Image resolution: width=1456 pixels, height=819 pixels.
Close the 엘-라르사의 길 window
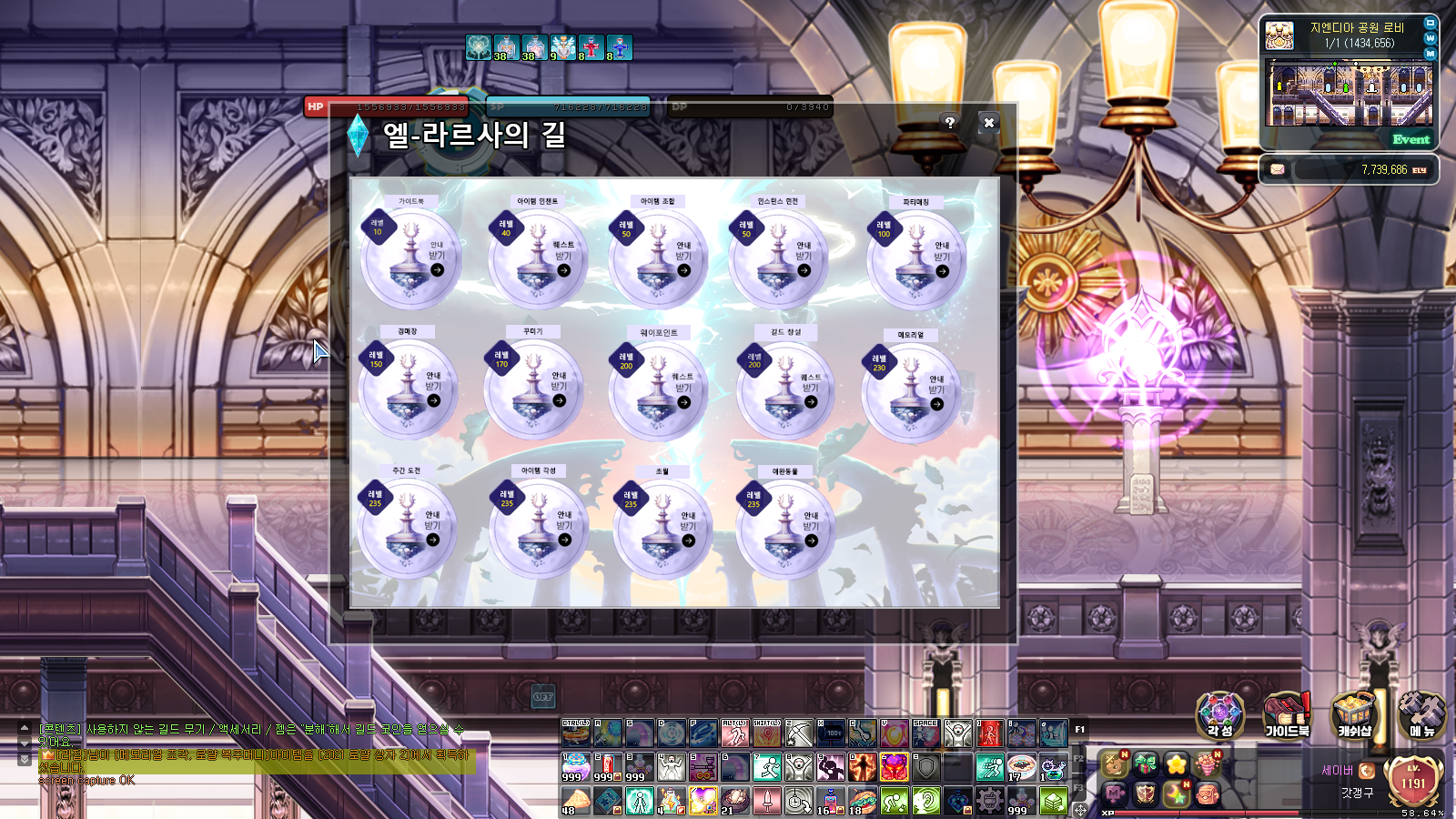pos(989,122)
